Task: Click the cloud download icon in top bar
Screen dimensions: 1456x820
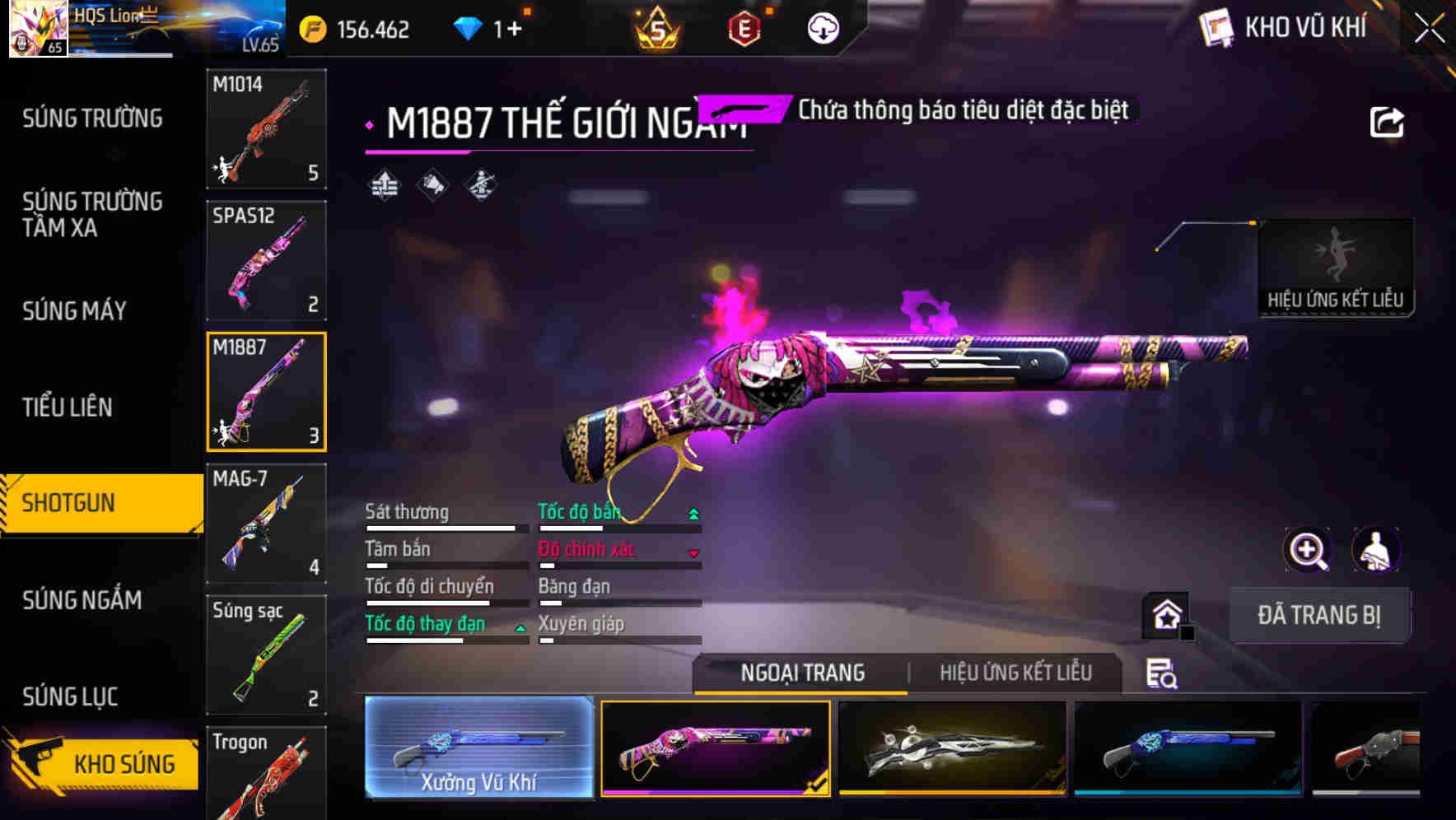Action: point(822,27)
